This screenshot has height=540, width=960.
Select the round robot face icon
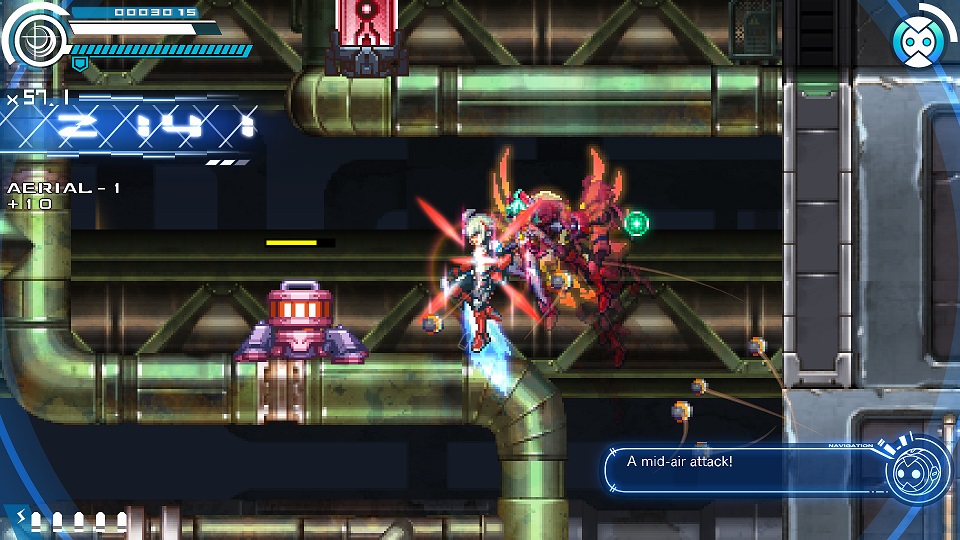916,41
